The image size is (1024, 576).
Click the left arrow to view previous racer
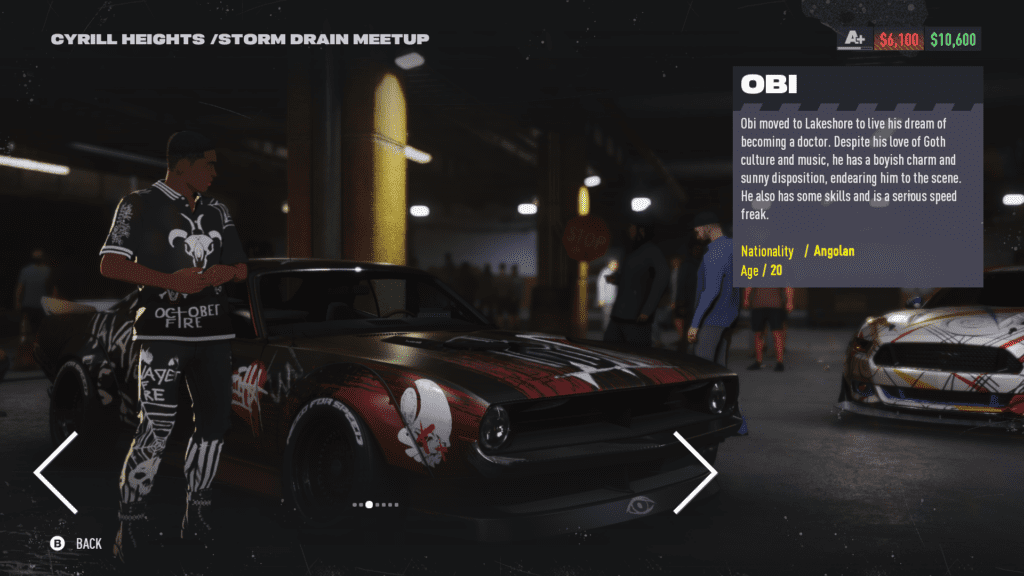coord(57,473)
